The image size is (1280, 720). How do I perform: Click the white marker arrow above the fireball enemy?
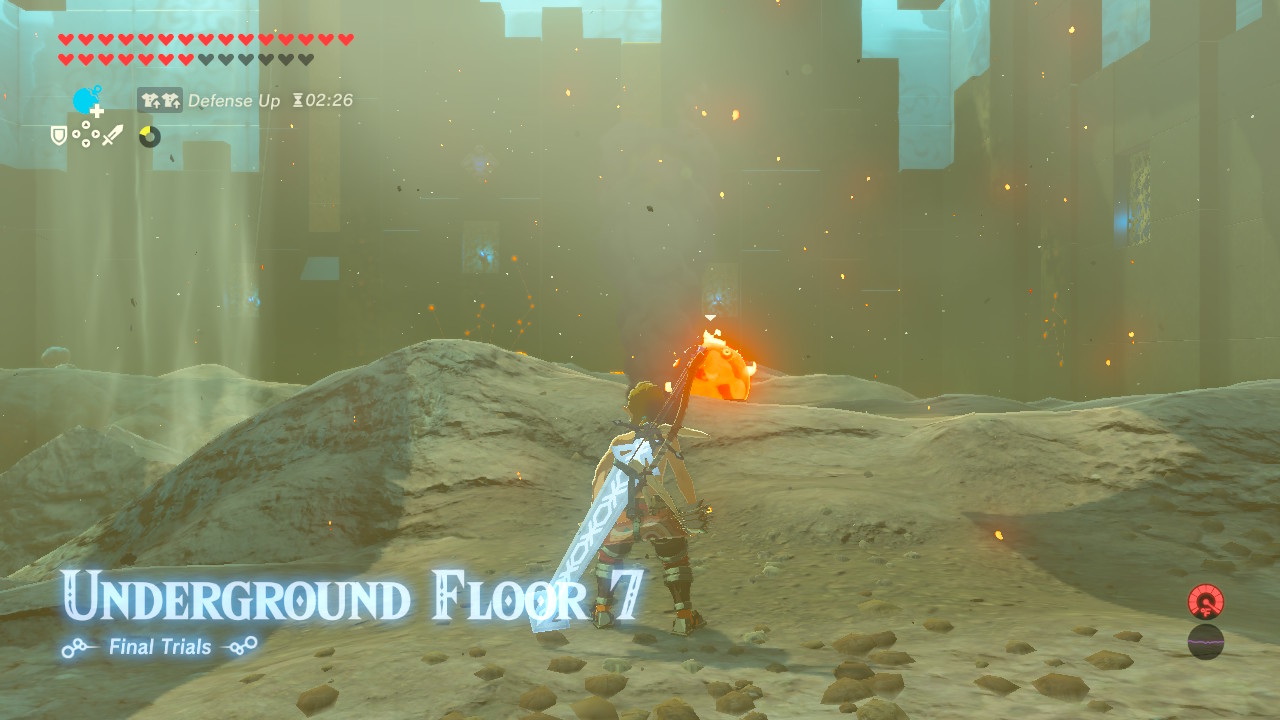click(x=711, y=315)
